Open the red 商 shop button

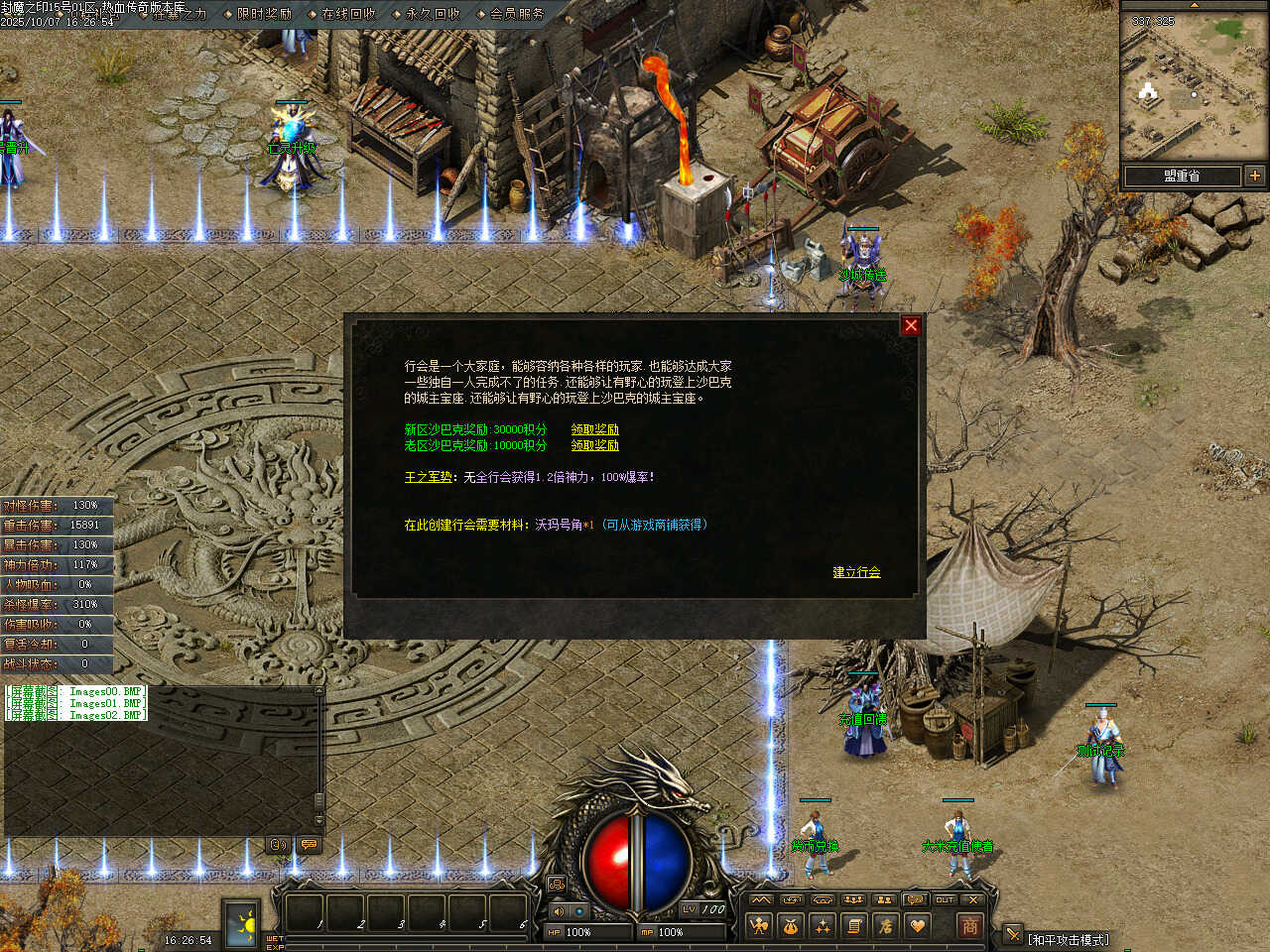(969, 926)
